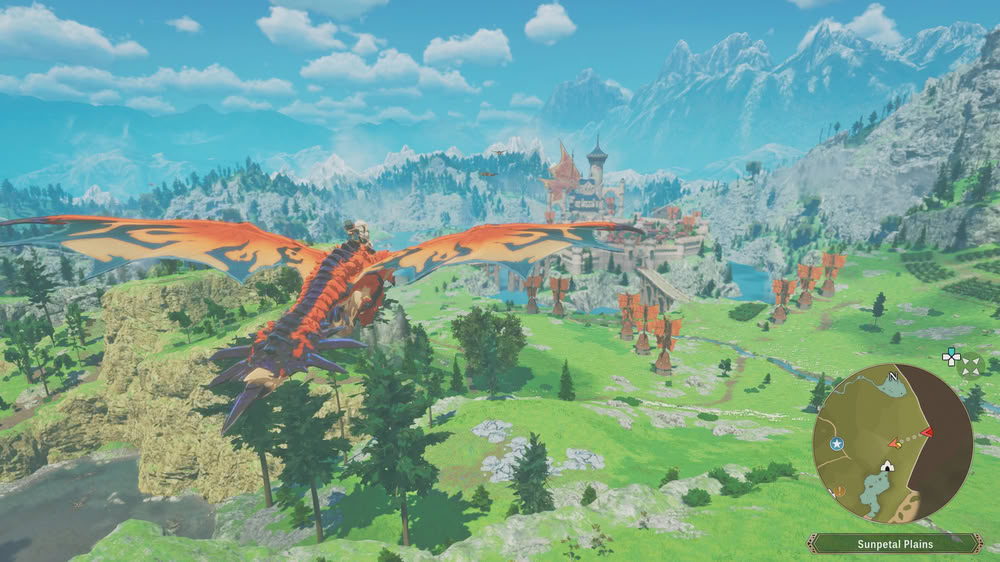1000x562 pixels.
Task: Click the Sunpetal Plains location banner
Action: click(x=893, y=543)
